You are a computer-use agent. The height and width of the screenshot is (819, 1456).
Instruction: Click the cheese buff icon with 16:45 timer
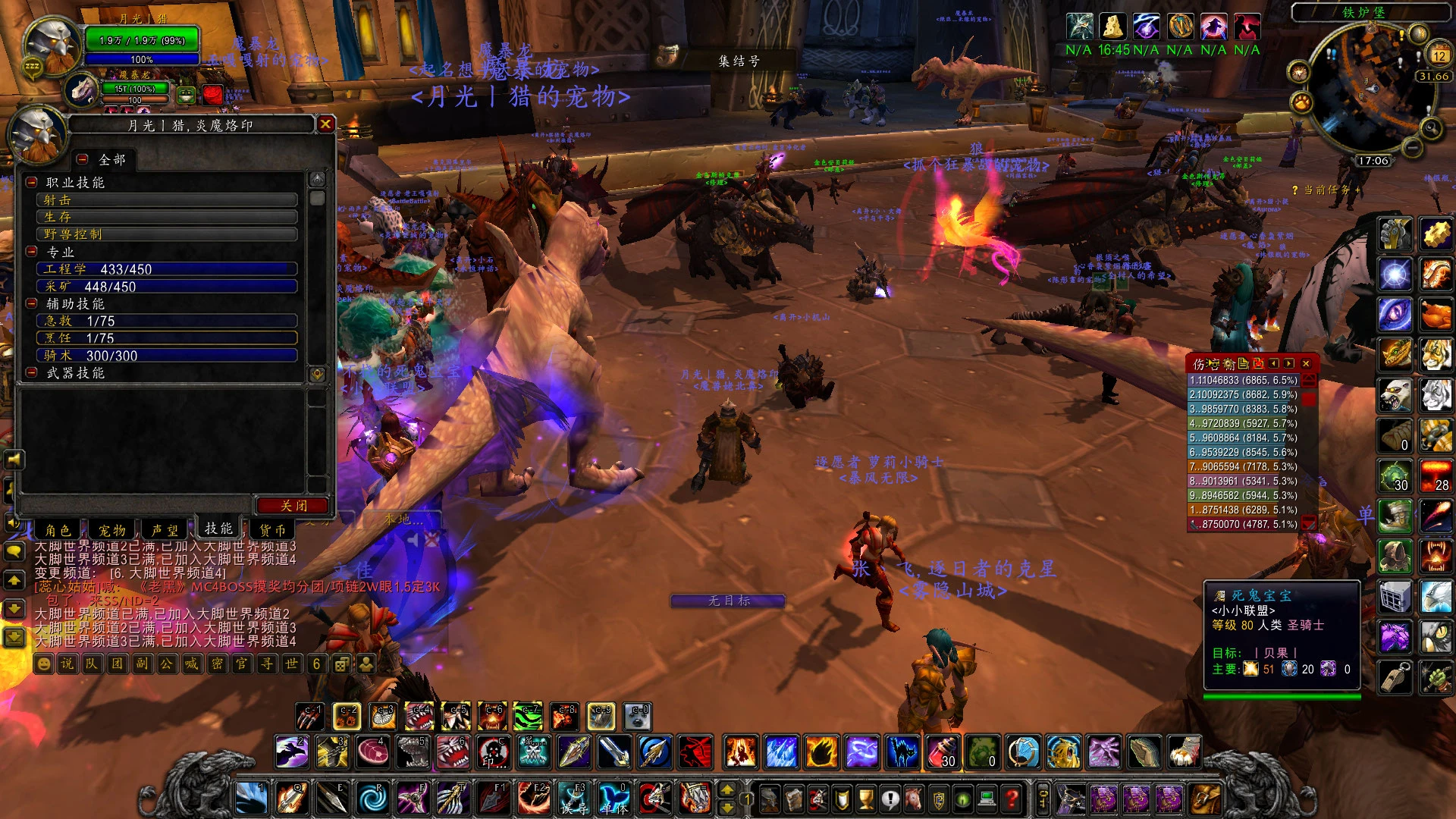[x=1112, y=27]
